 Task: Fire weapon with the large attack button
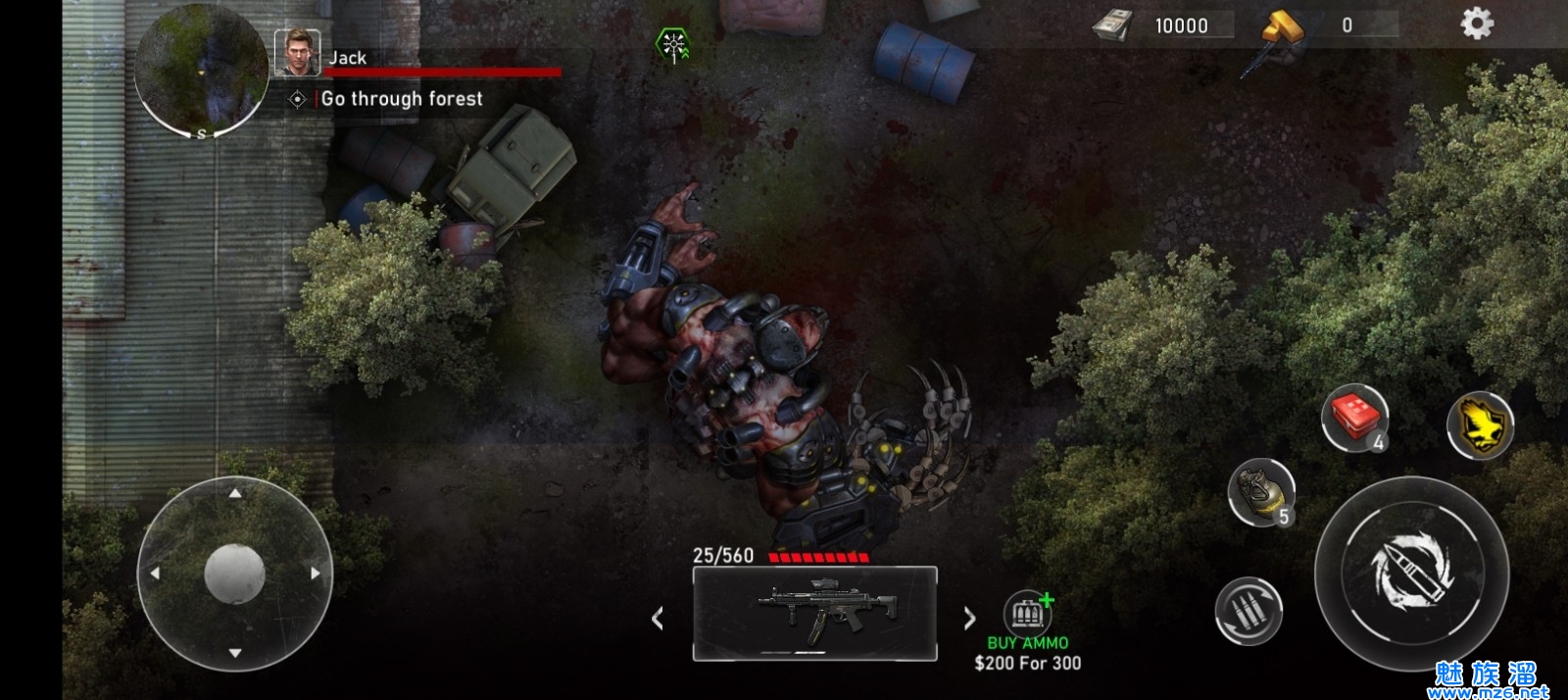[x=1411, y=573]
